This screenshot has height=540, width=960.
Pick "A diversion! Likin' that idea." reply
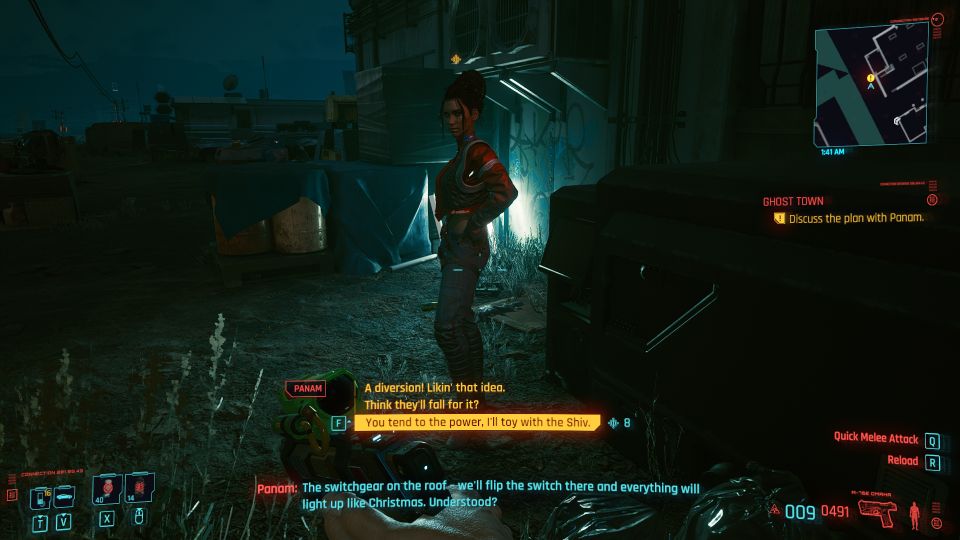tap(434, 388)
